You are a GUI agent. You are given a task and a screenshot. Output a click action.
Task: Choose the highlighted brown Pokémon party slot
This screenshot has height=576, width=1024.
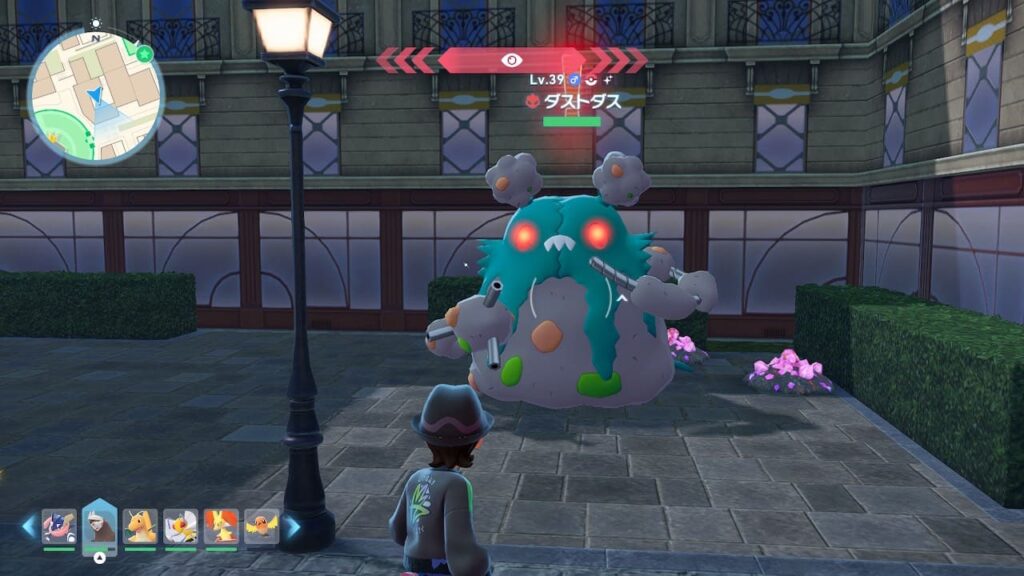(100, 523)
